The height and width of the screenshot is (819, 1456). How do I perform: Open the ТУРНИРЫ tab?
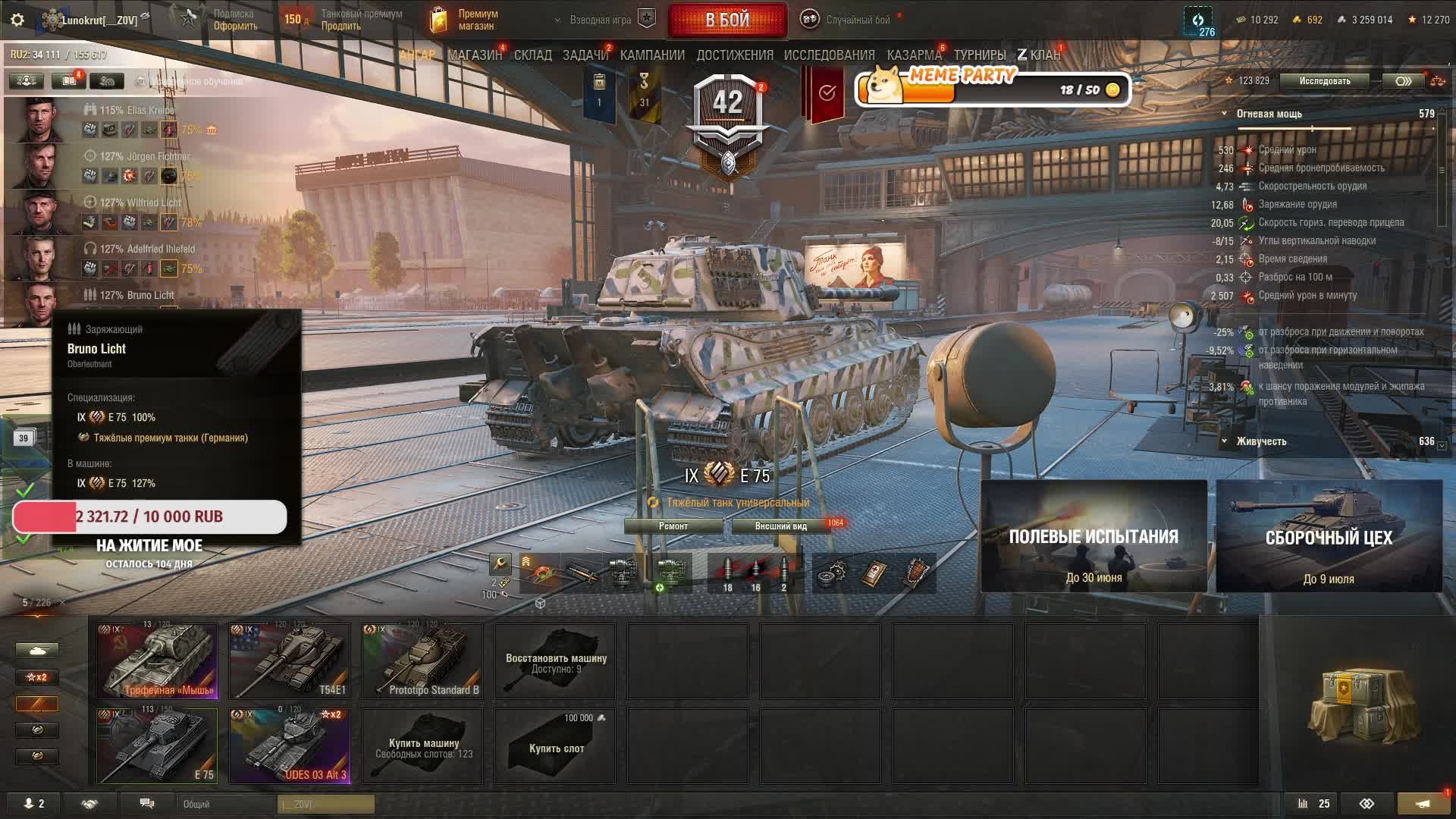click(979, 55)
